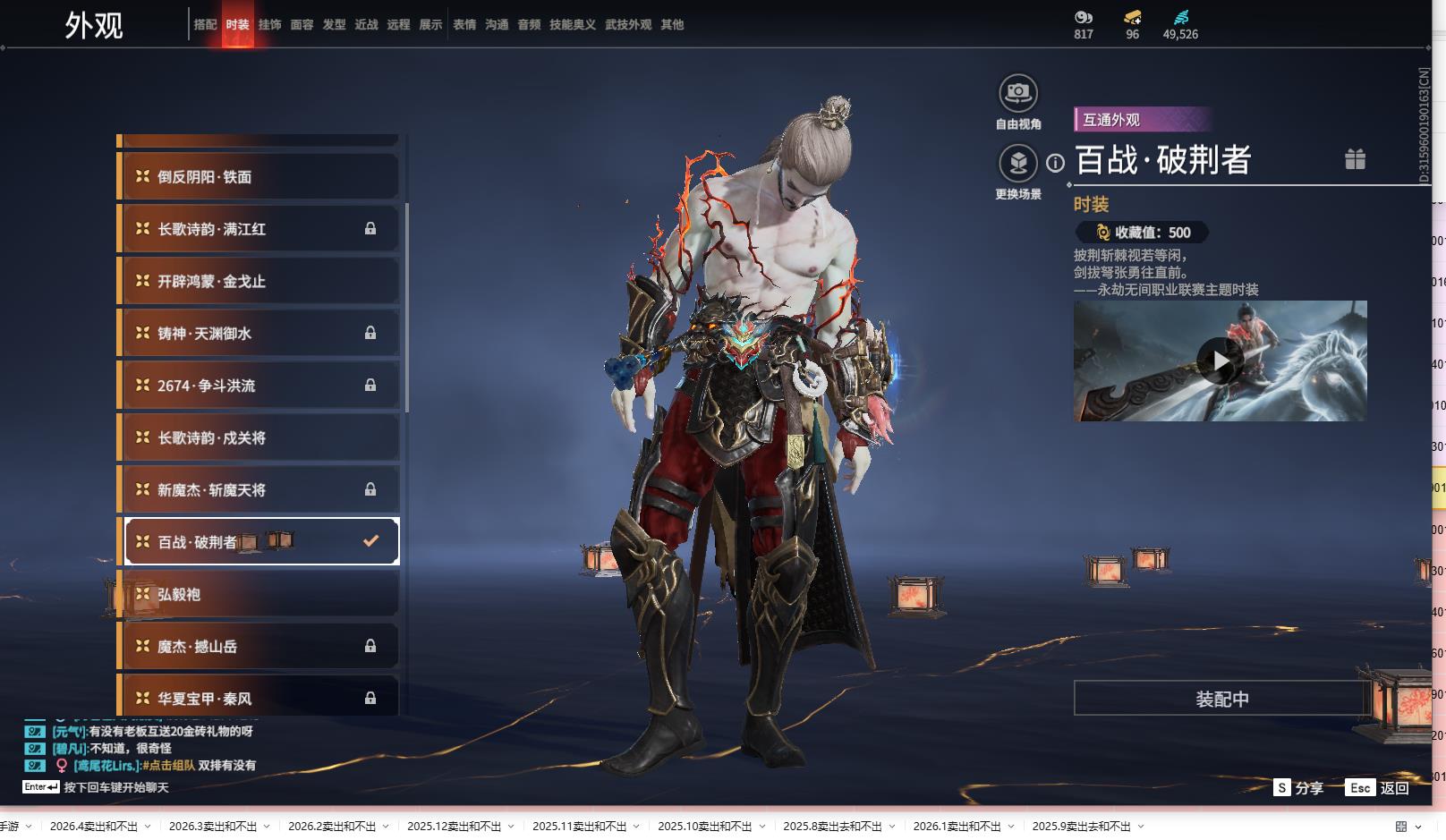The width and height of the screenshot is (1446, 840).
Task: Open the 搭配 outfit matching tab
Action: coord(205,25)
